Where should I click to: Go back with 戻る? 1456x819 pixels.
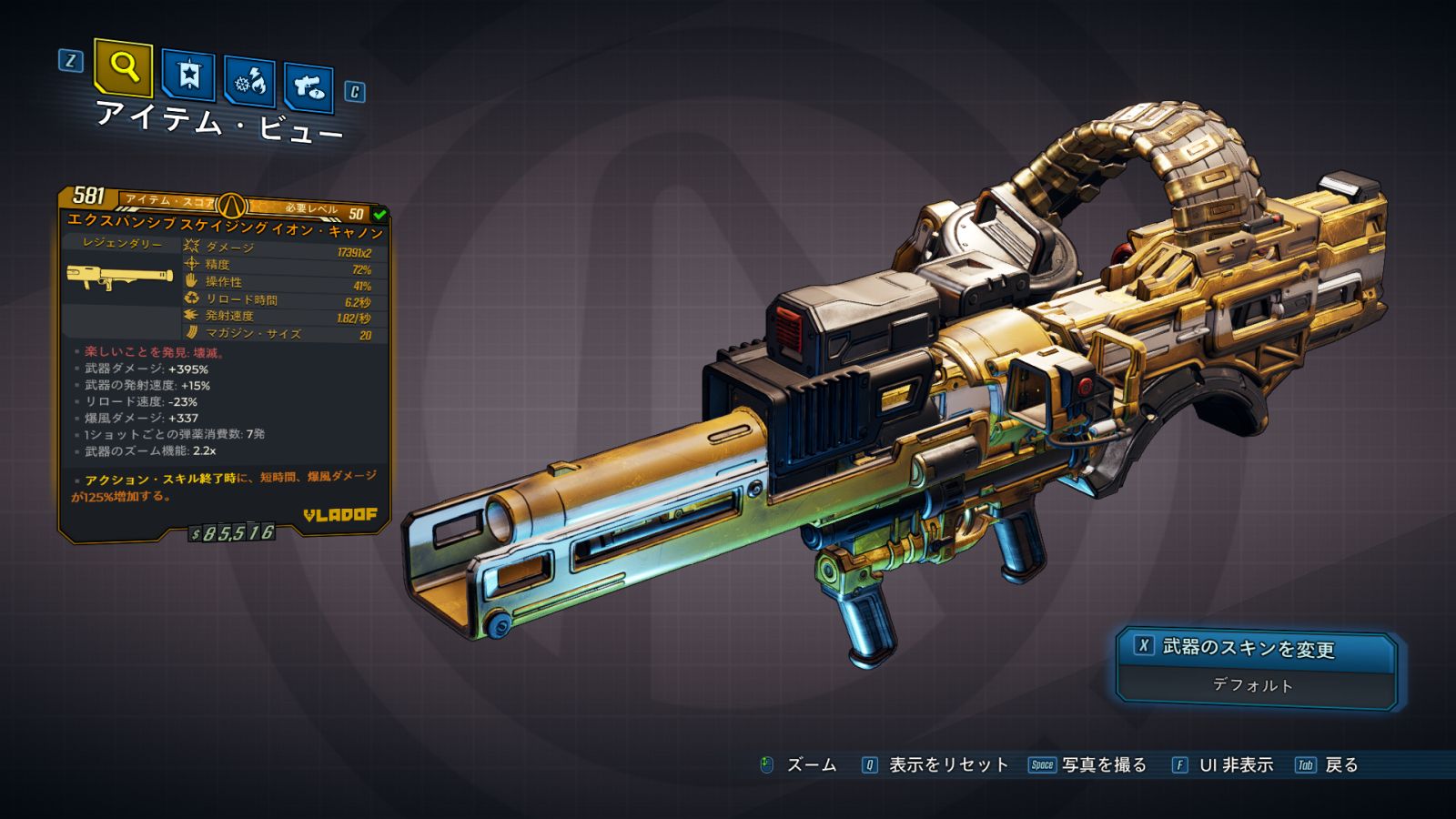coord(1329,765)
